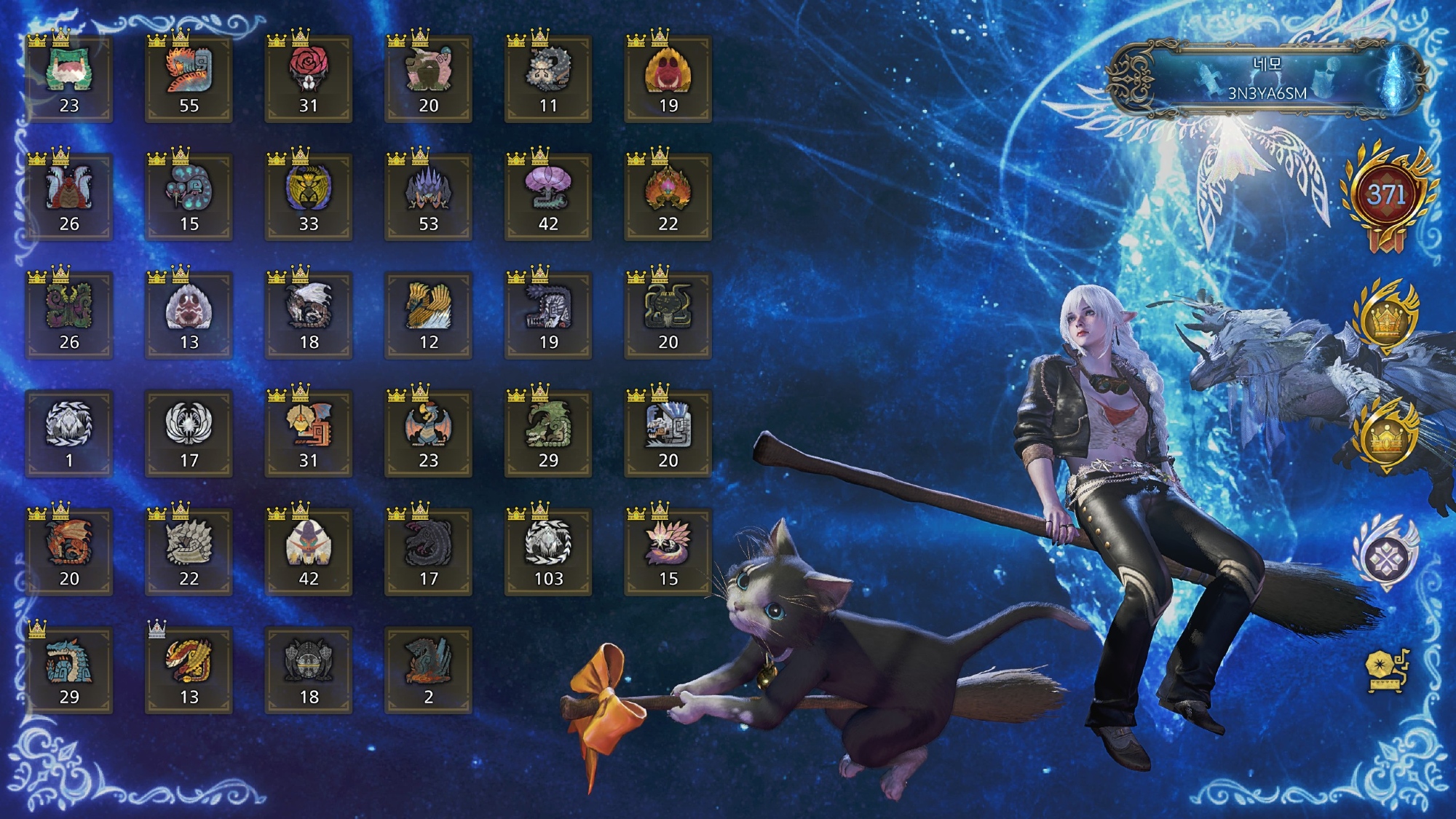Click the hunter rank 371 badge
Screen dimensions: 1456x819
(1386, 195)
